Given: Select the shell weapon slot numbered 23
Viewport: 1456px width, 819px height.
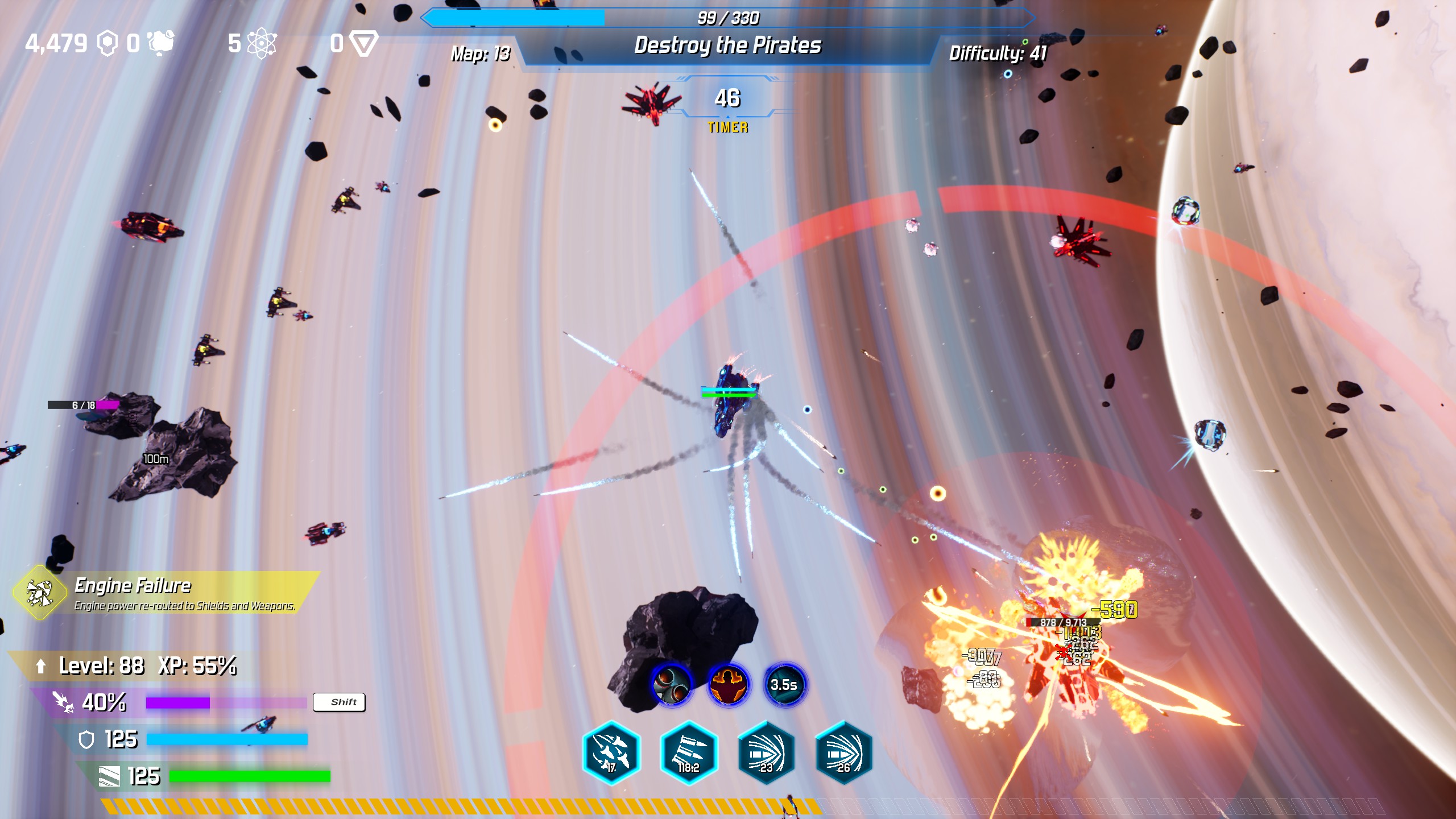Looking at the screenshot, I should [x=766, y=752].
